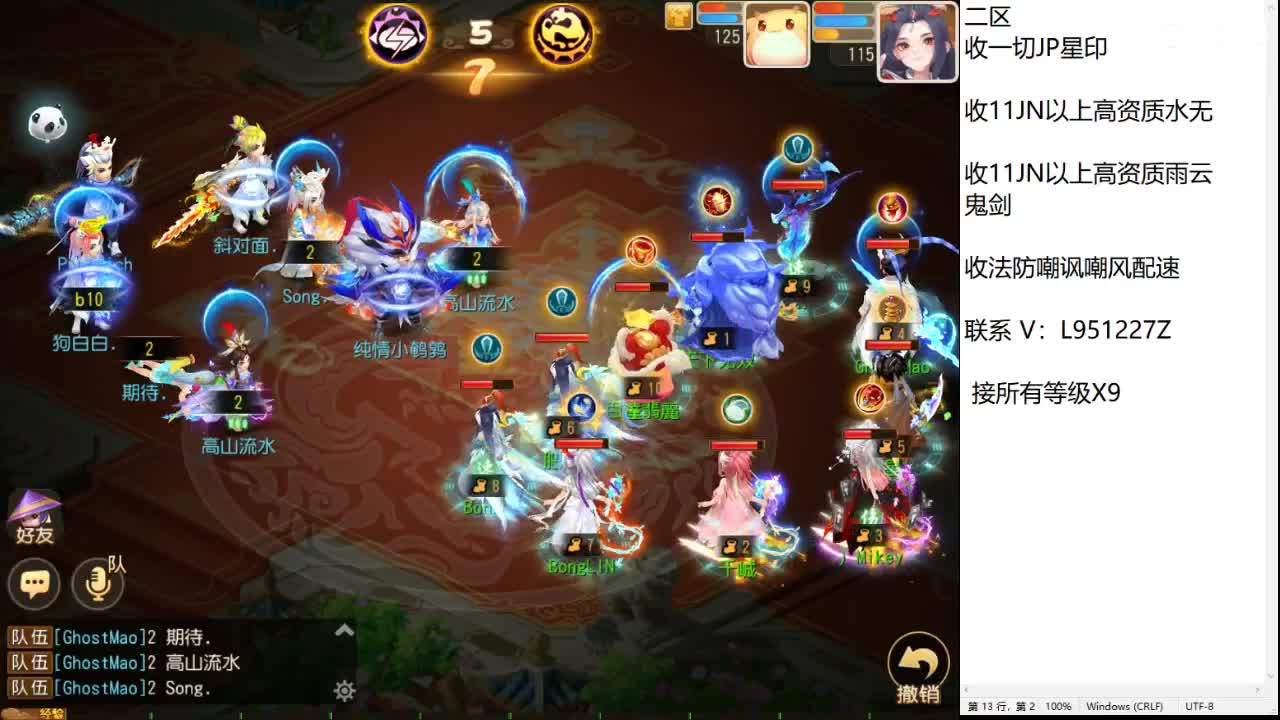Collapse the chat log with the up arrow
The width and height of the screenshot is (1280, 720).
tap(344, 630)
